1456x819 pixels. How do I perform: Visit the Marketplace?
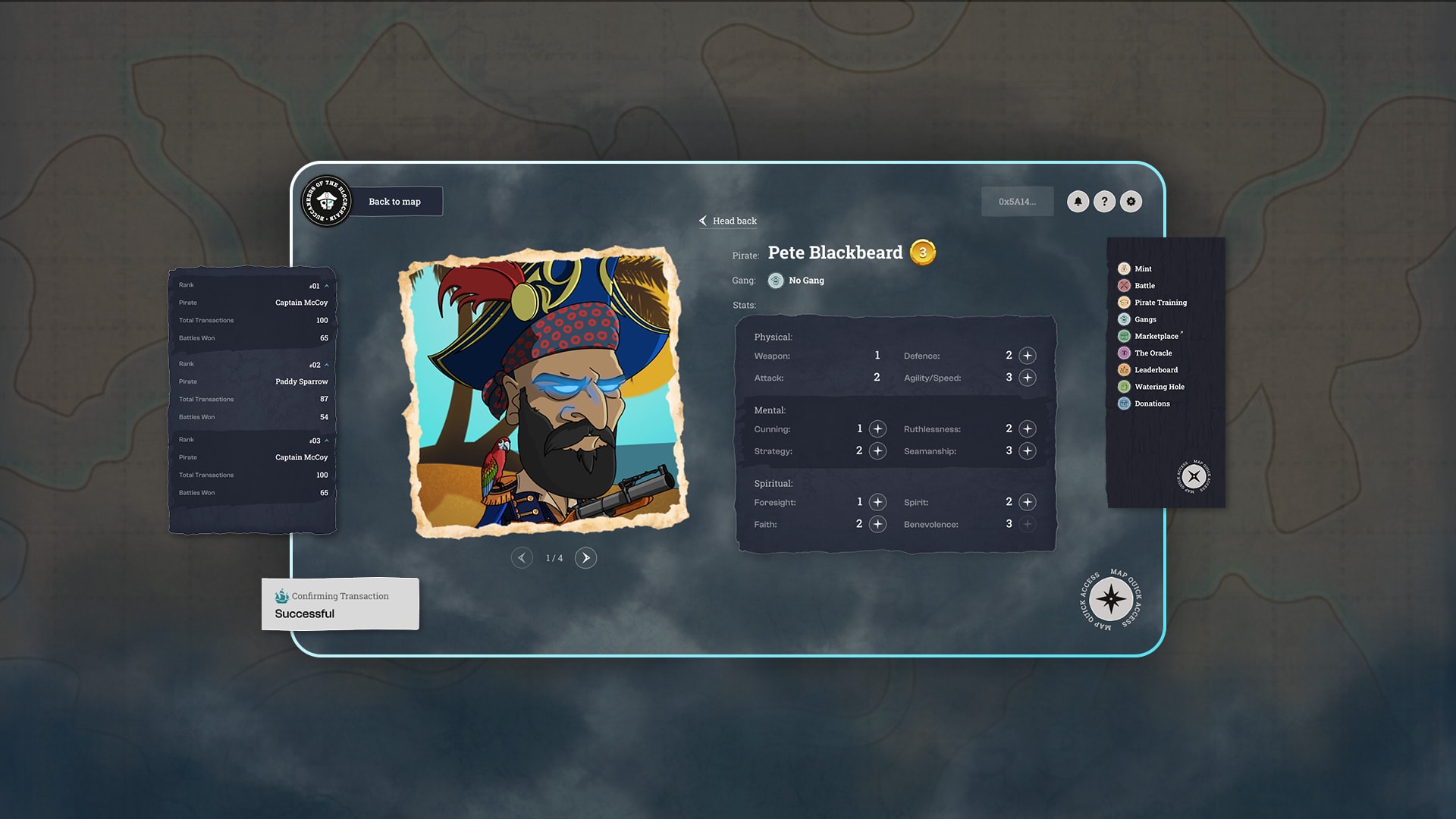[x=1156, y=336]
